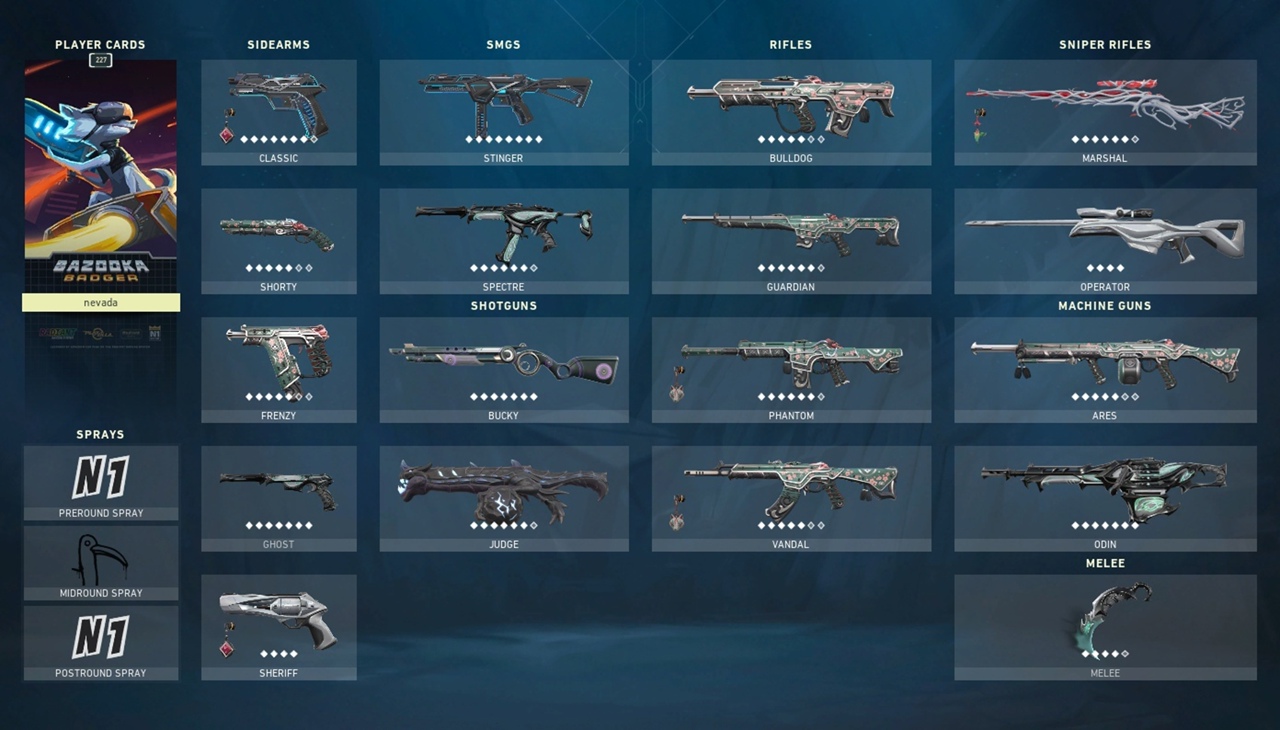The image size is (1280, 730).
Task: Change the Midround Spray slot
Action: (x=101, y=562)
